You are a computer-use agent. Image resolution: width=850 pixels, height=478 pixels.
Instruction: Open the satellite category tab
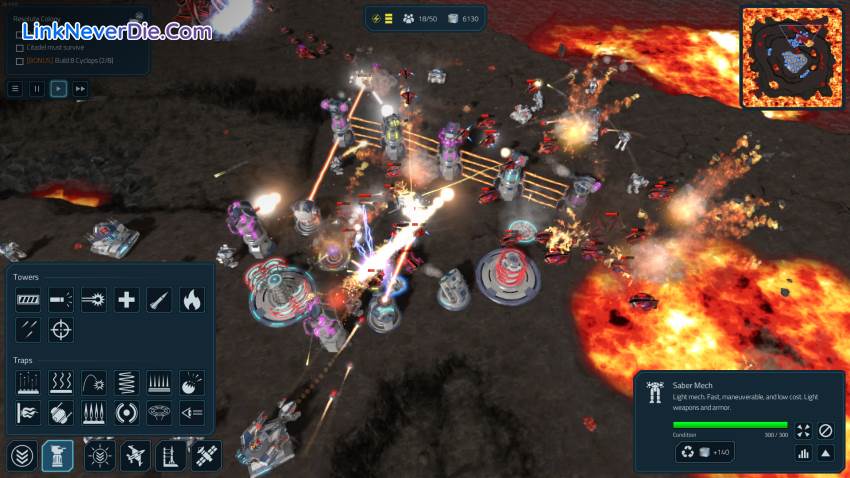(x=206, y=456)
